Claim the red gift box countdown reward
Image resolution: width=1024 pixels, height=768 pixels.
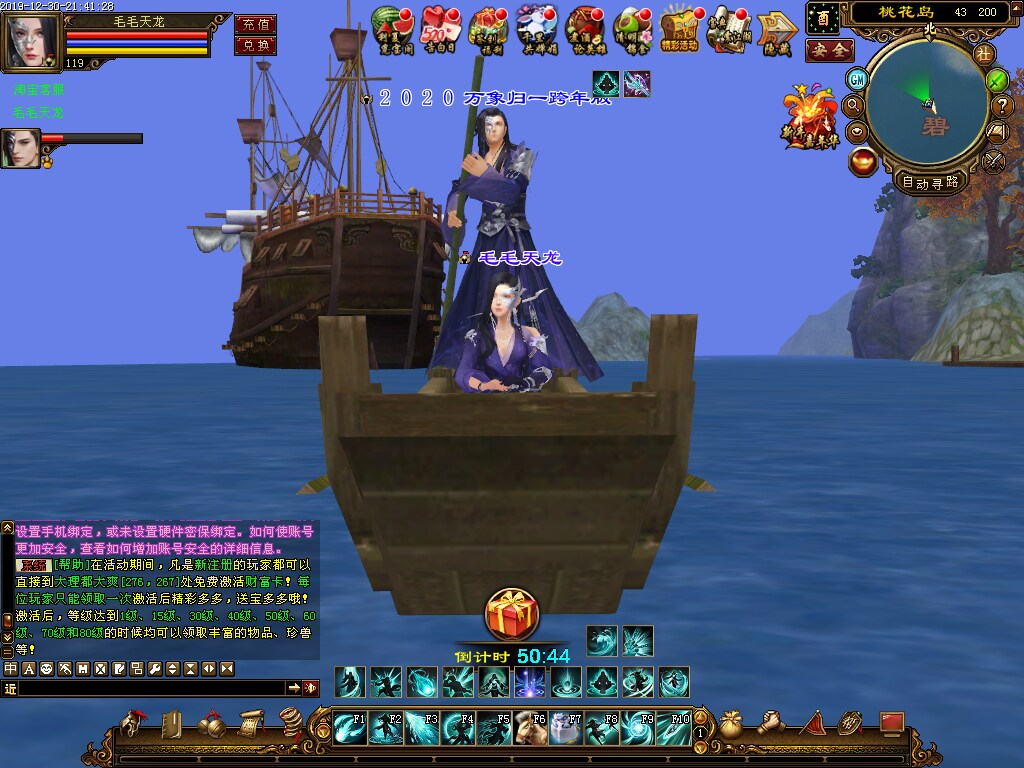[x=512, y=614]
